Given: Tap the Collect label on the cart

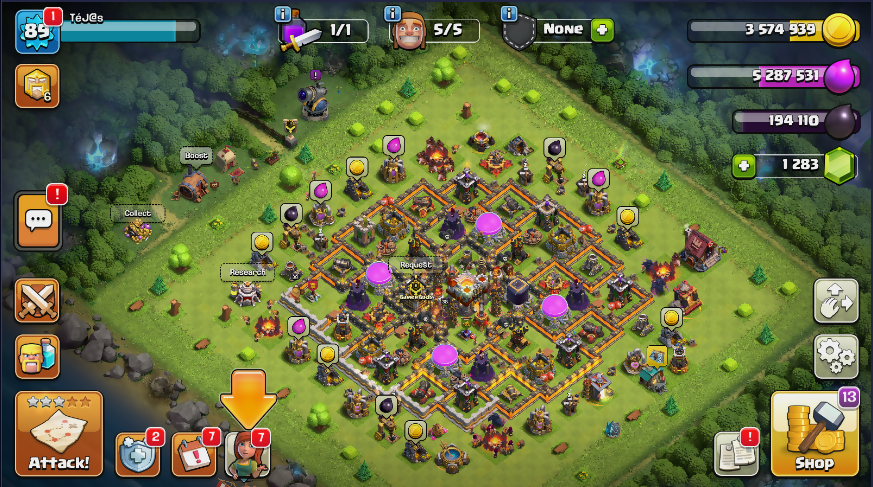Looking at the screenshot, I should coord(137,213).
